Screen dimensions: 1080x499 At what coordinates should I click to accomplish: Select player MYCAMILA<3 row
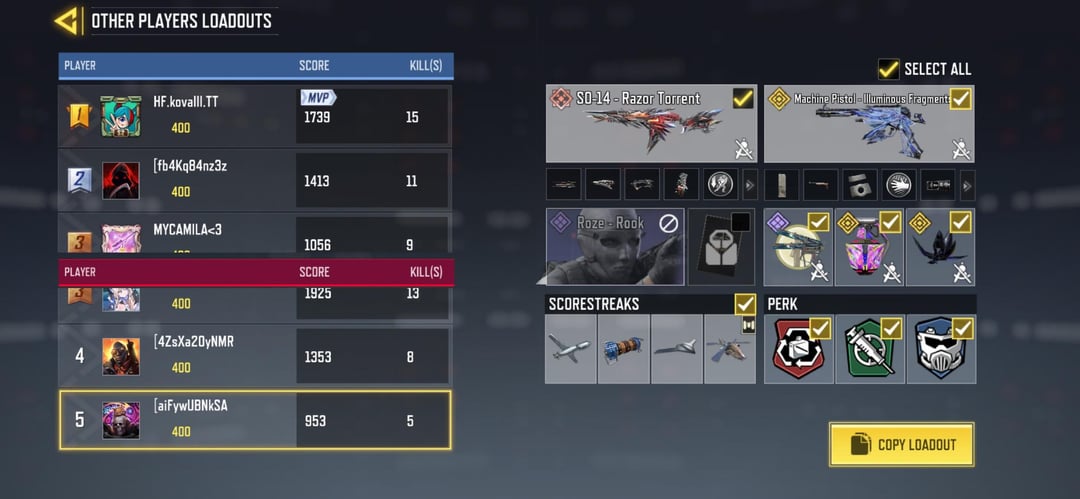pos(255,236)
